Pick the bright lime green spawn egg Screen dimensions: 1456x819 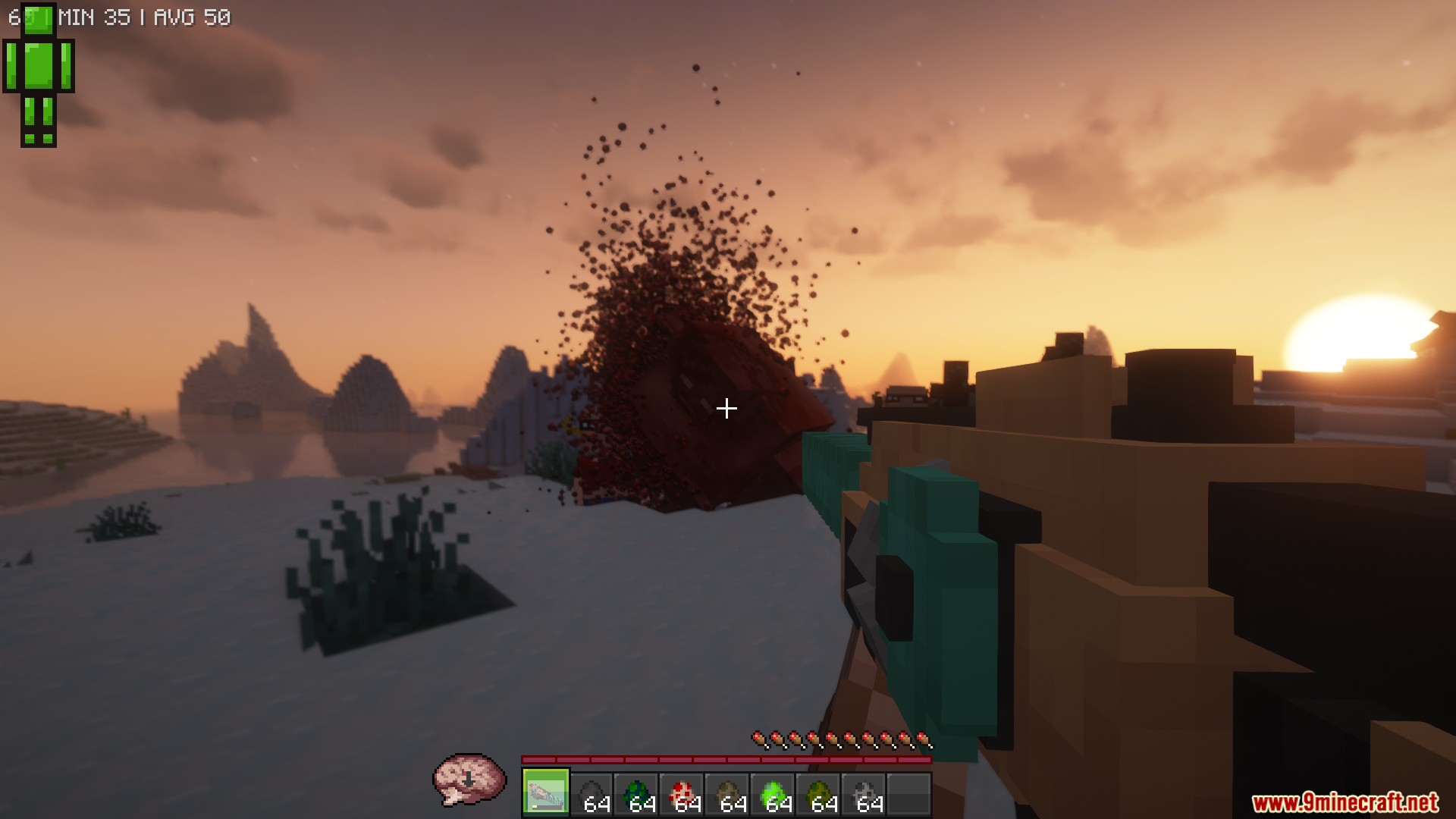click(x=773, y=794)
